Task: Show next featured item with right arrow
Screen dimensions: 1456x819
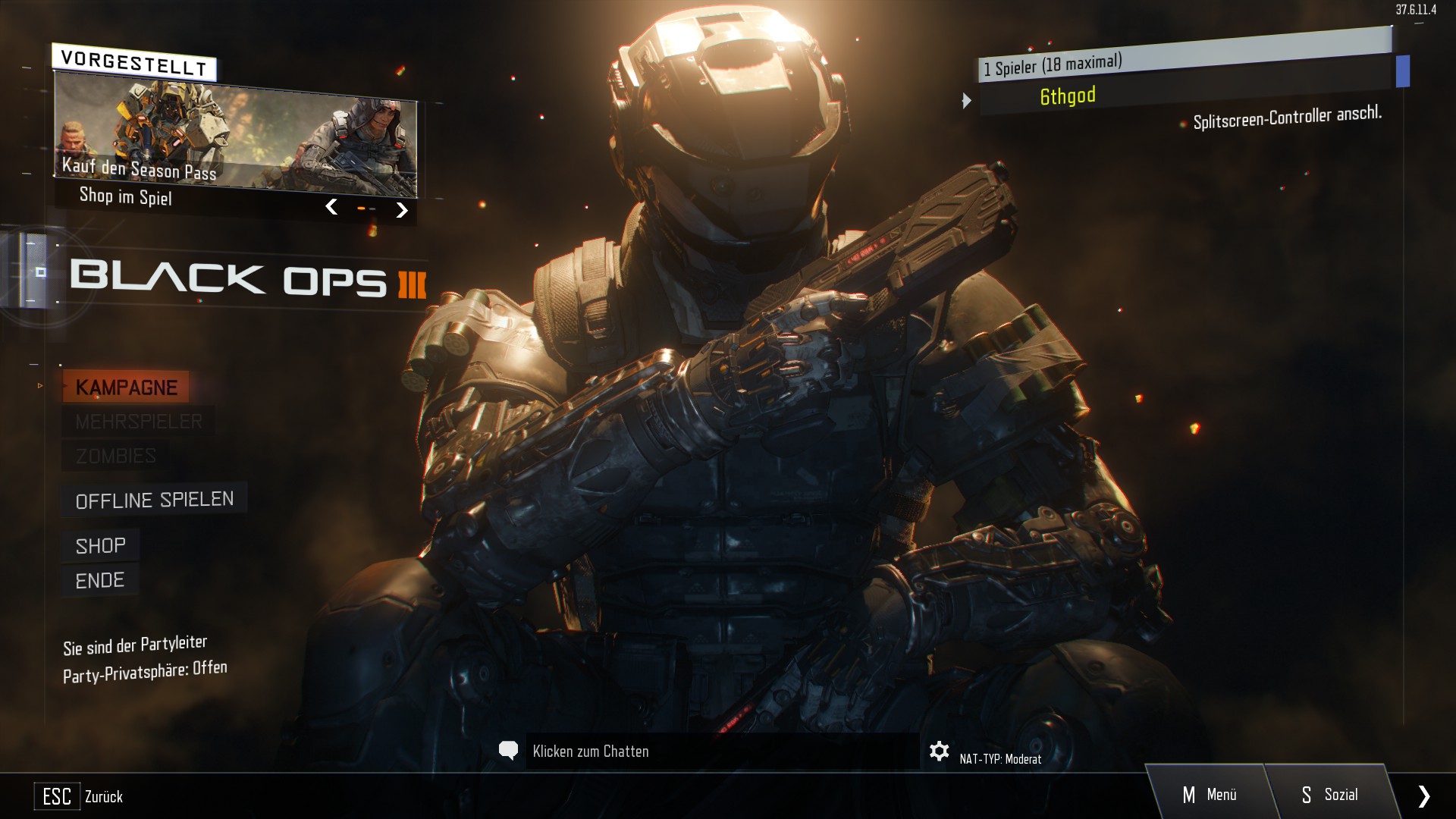Action: coord(402,210)
